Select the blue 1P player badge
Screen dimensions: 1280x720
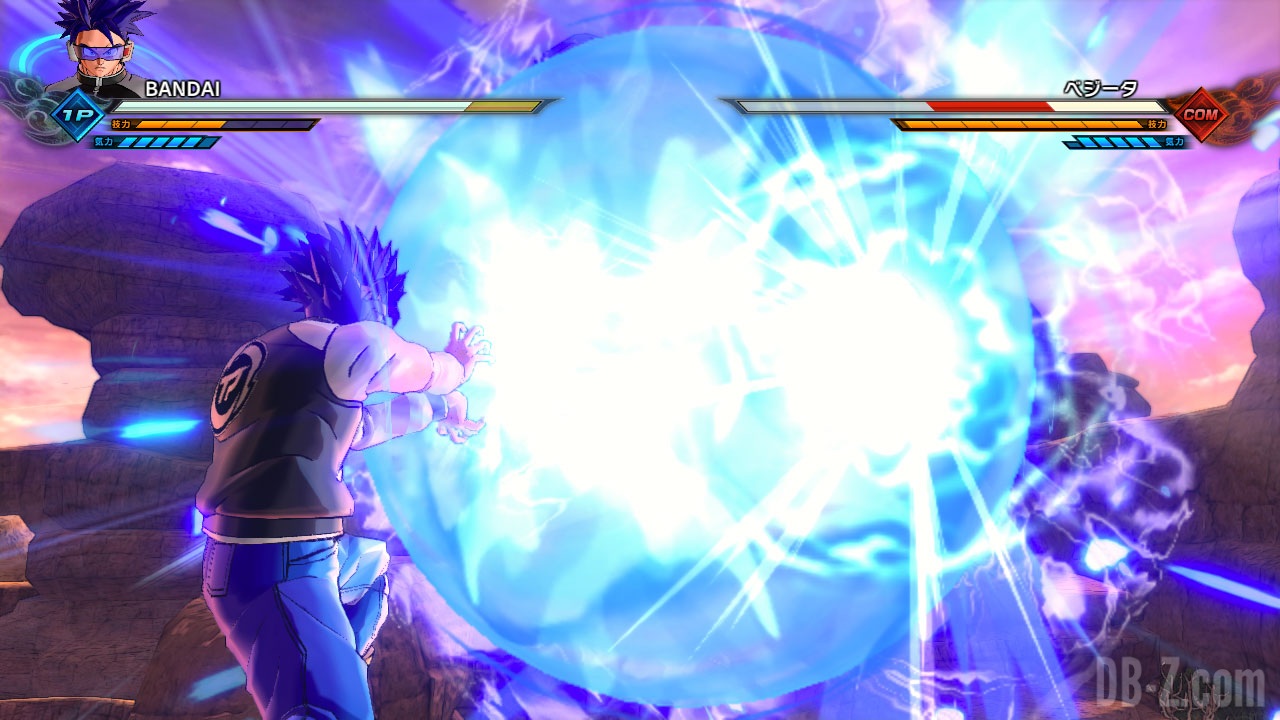(x=78, y=114)
